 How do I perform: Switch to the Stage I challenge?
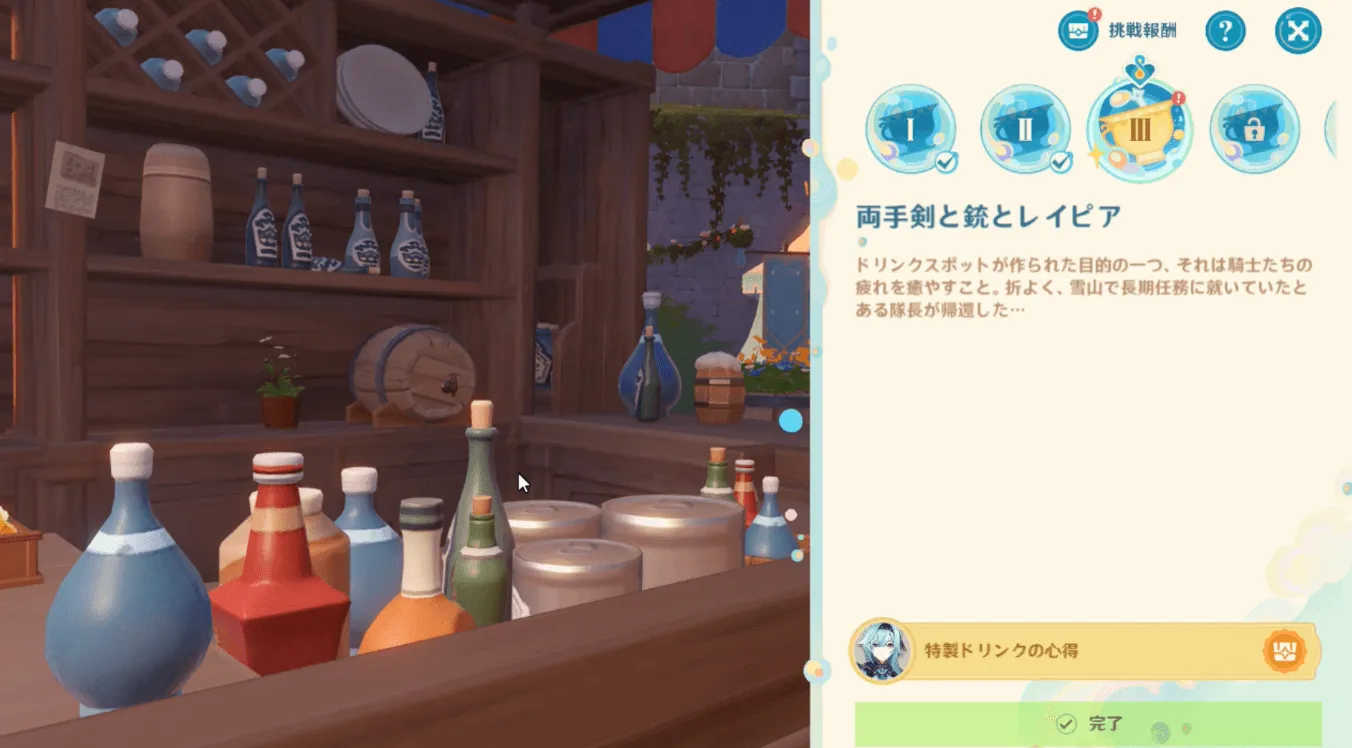tap(909, 128)
